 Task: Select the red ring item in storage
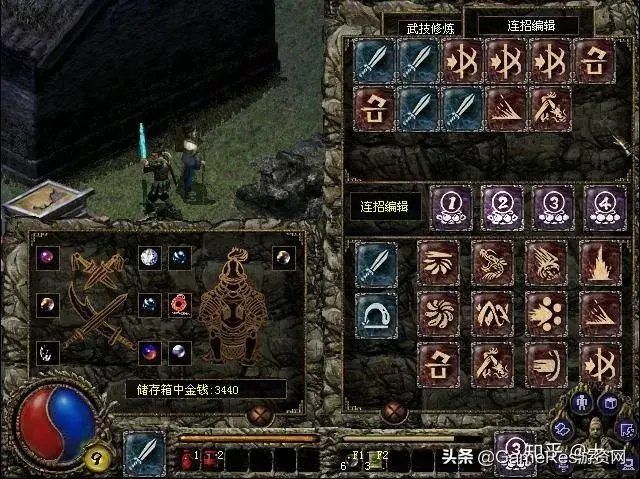tap(181, 302)
